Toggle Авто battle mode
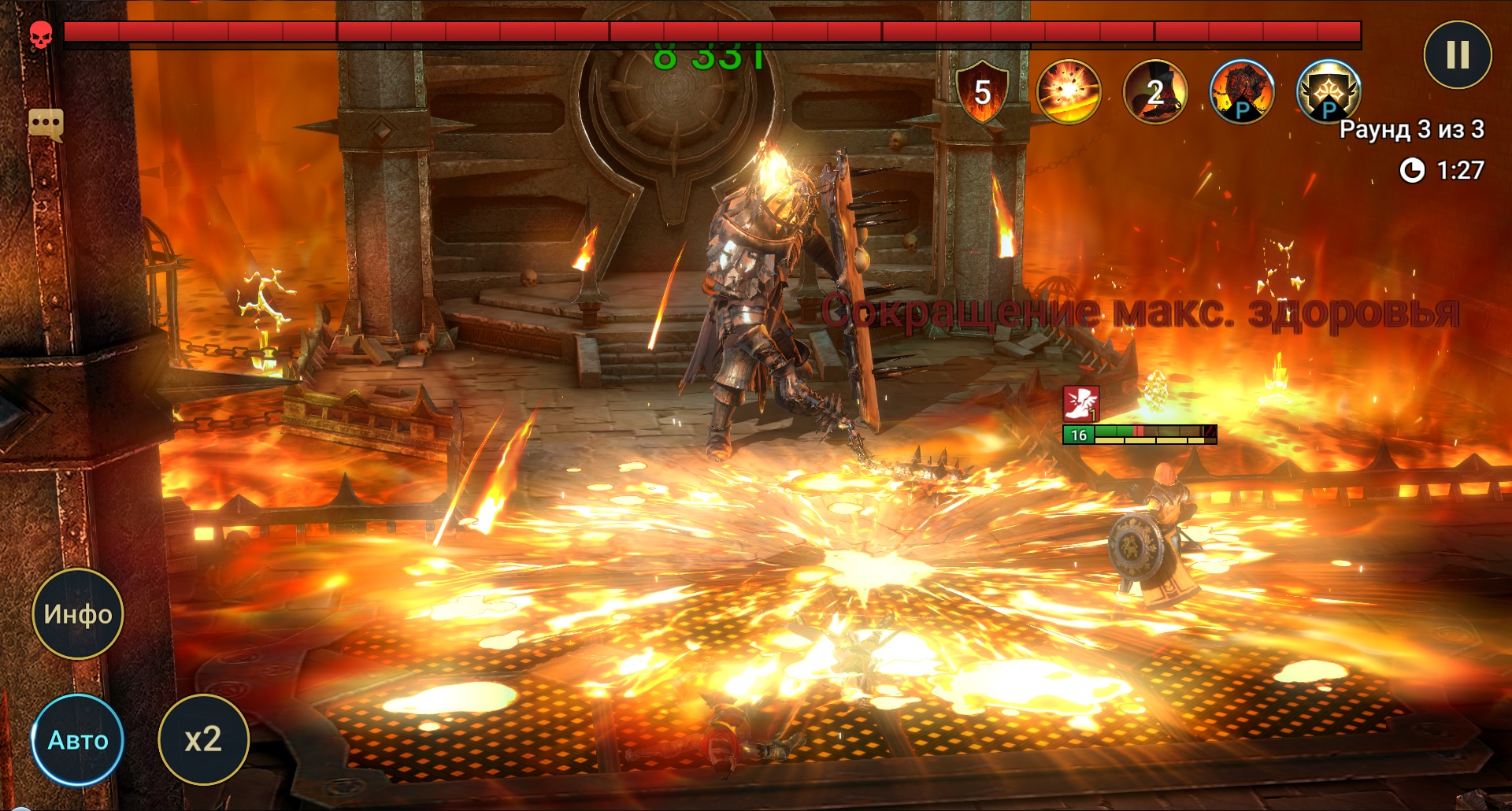The width and height of the screenshot is (1512, 811). click(x=77, y=739)
